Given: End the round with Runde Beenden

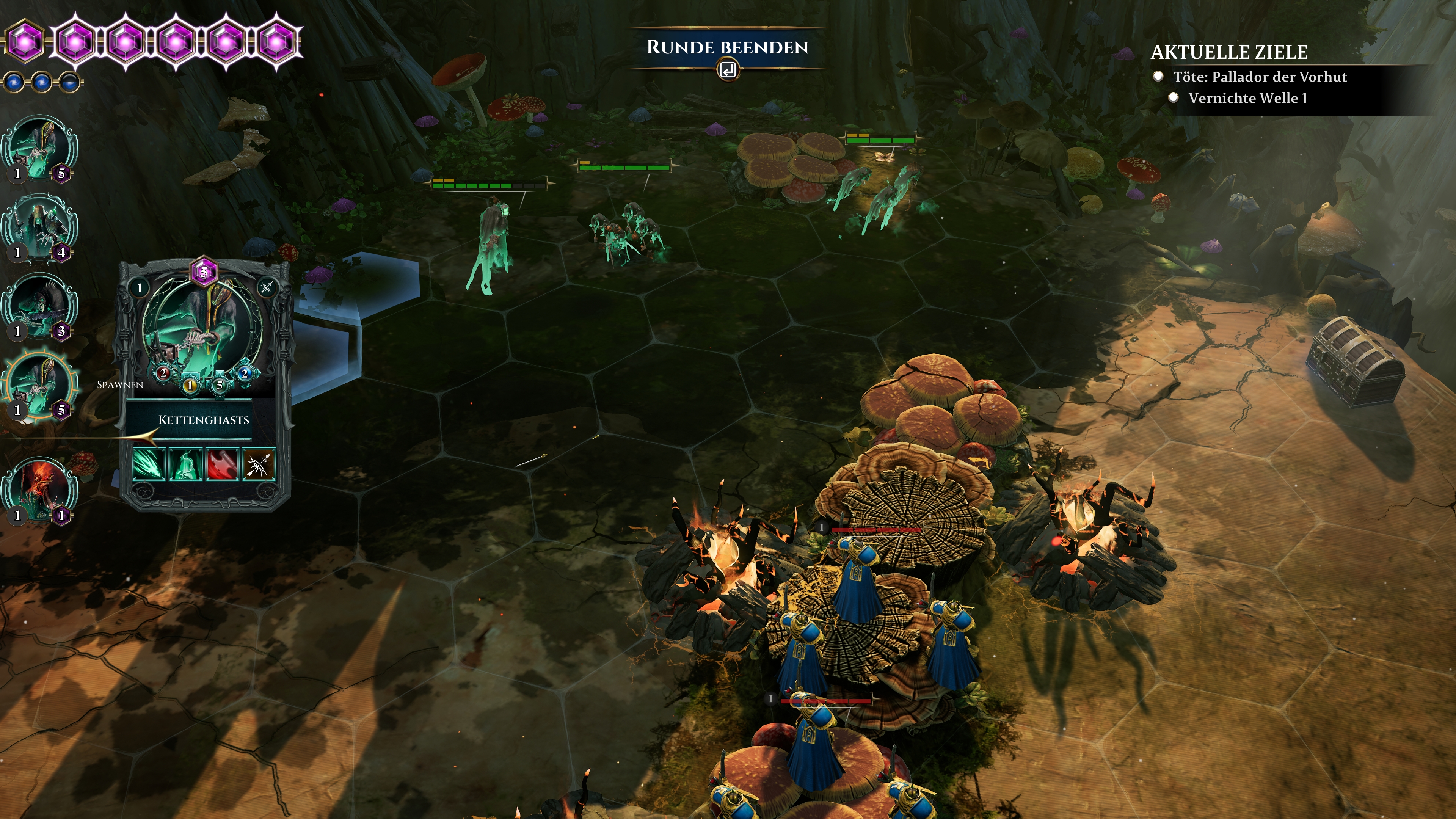Looking at the screenshot, I should pos(727,47).
